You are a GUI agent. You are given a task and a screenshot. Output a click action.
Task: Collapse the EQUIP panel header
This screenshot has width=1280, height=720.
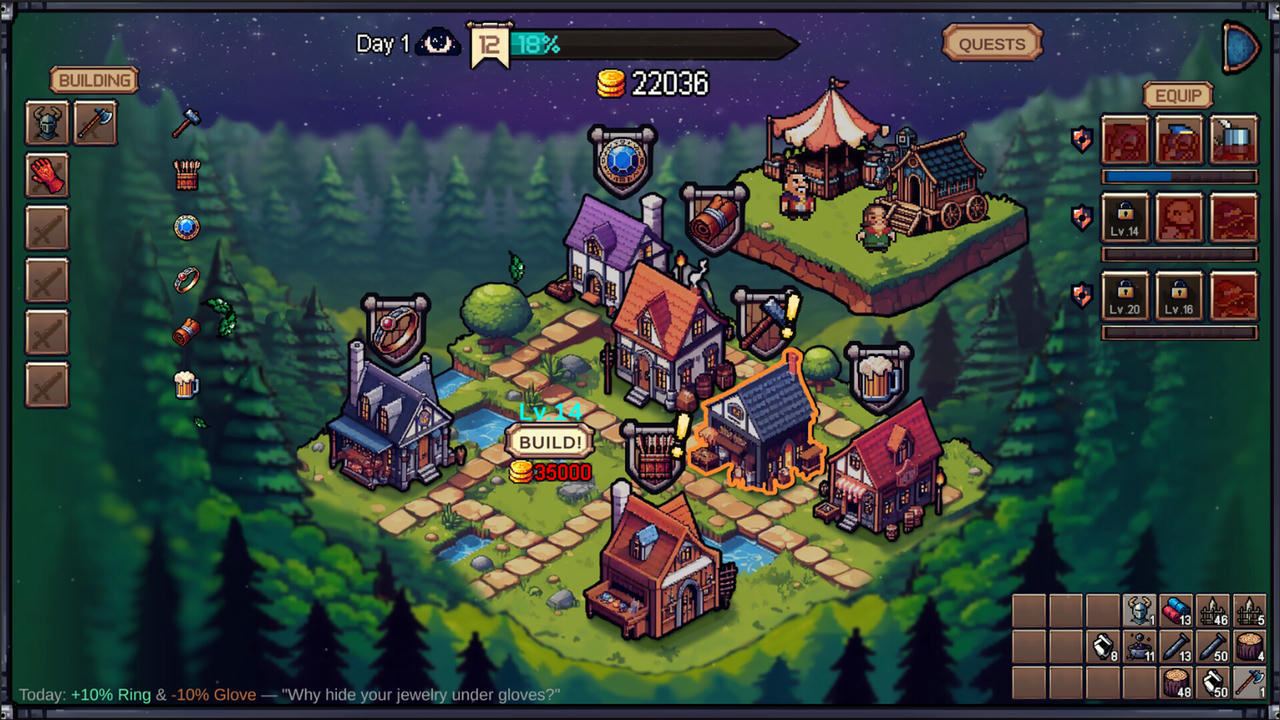click(x=1178, y=94)
